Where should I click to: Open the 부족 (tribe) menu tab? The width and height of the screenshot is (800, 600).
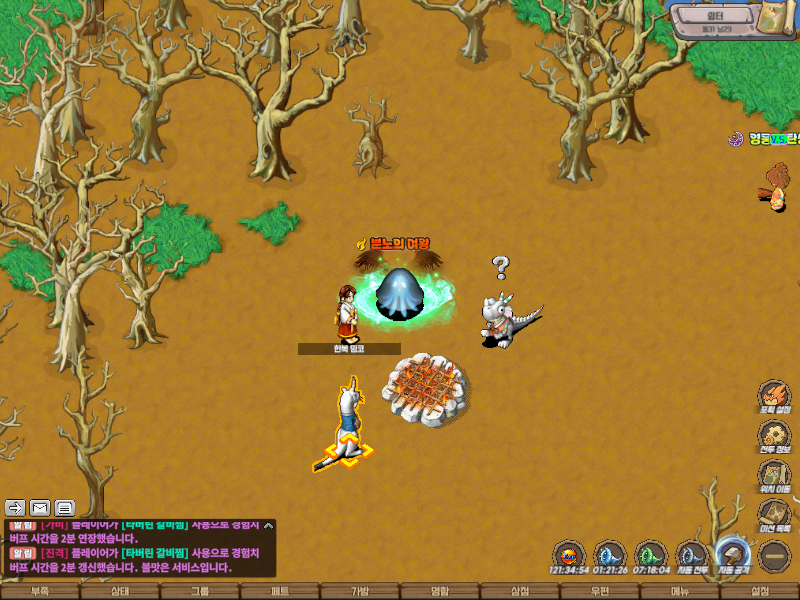coord(40,592)
